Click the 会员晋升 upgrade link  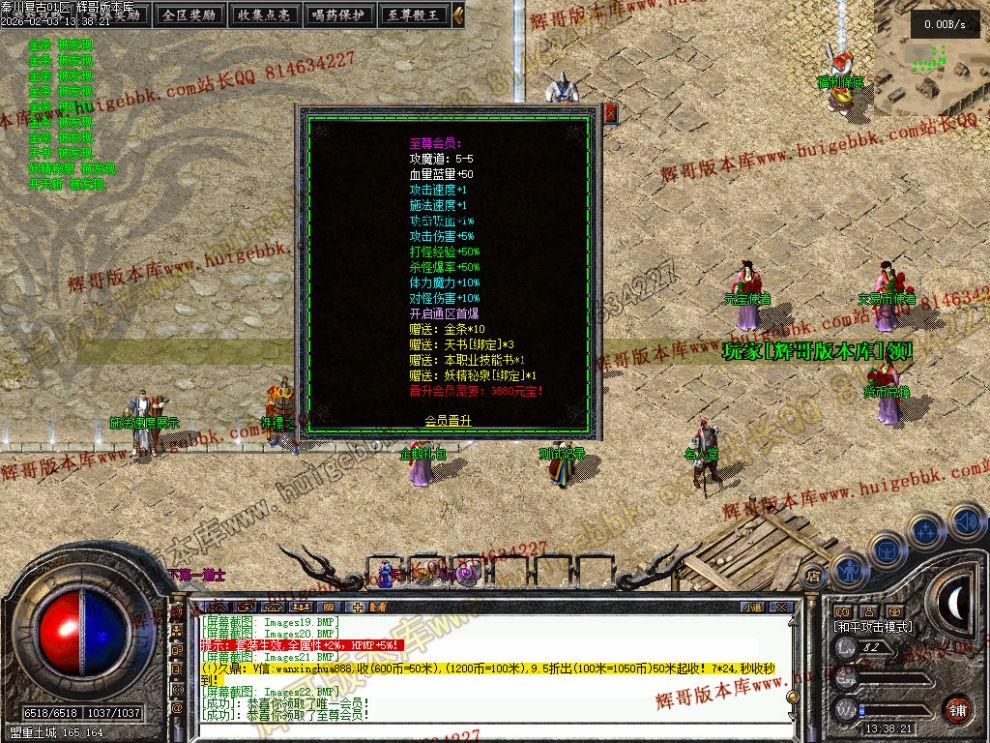click(x=448, y=421)
